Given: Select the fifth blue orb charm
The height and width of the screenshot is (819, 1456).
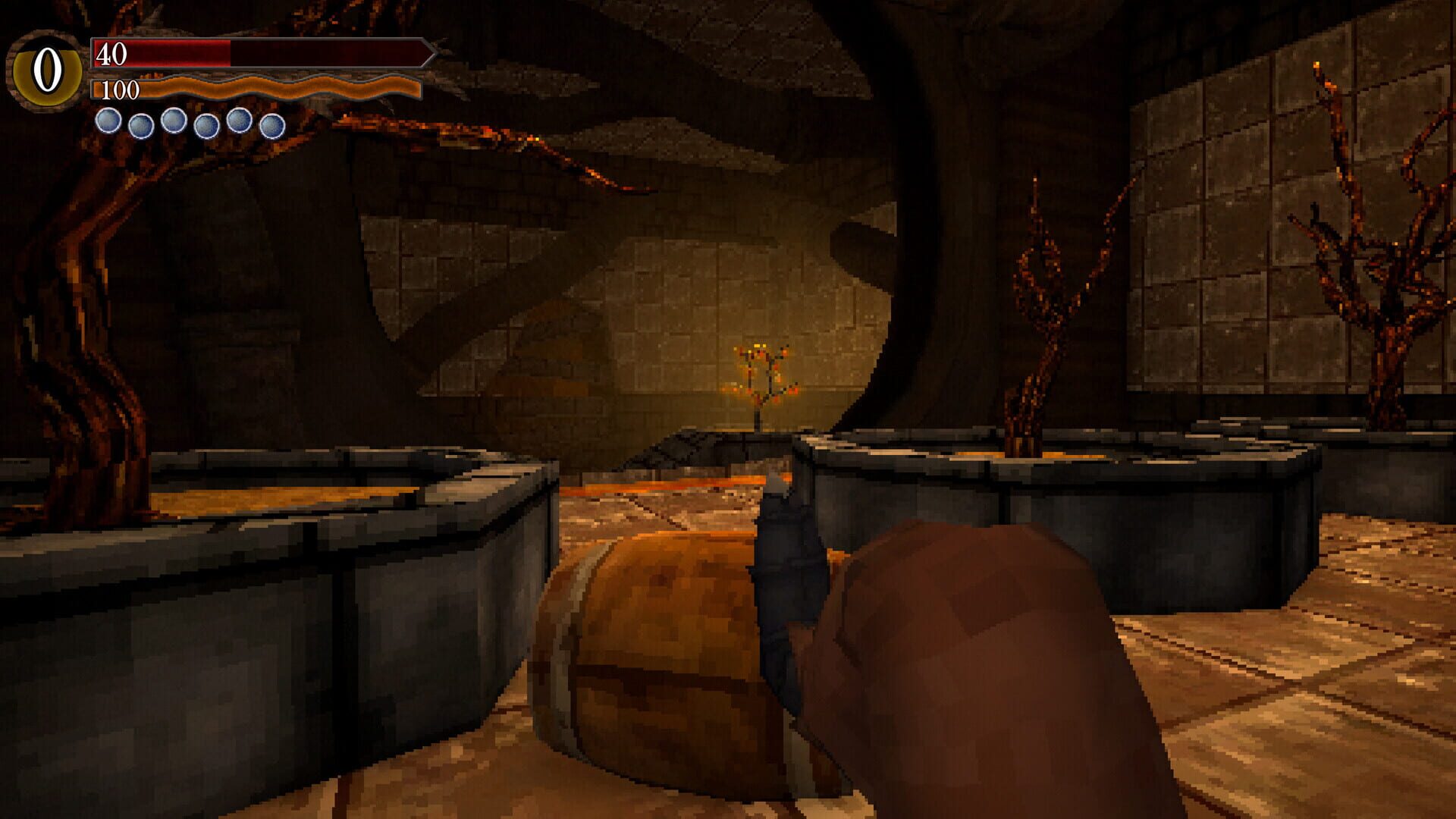Looking at the screenshot, I should point(238,122).
